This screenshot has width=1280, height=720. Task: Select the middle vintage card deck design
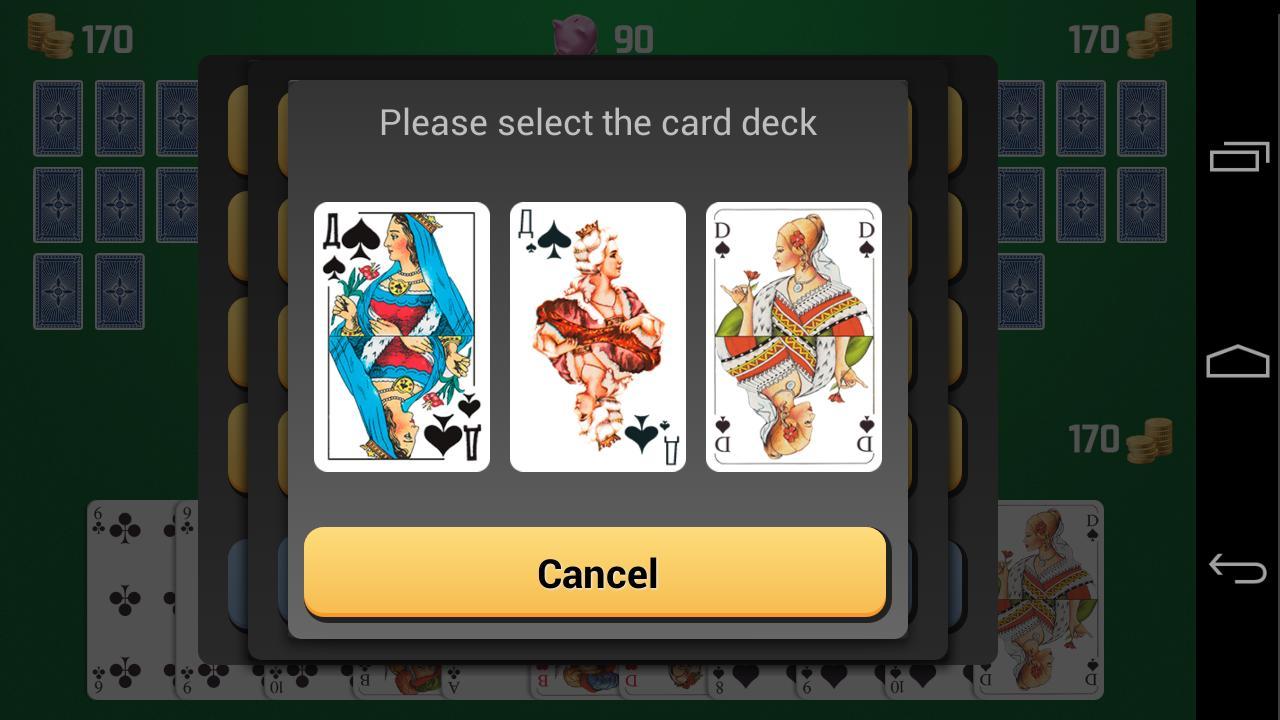597,336
